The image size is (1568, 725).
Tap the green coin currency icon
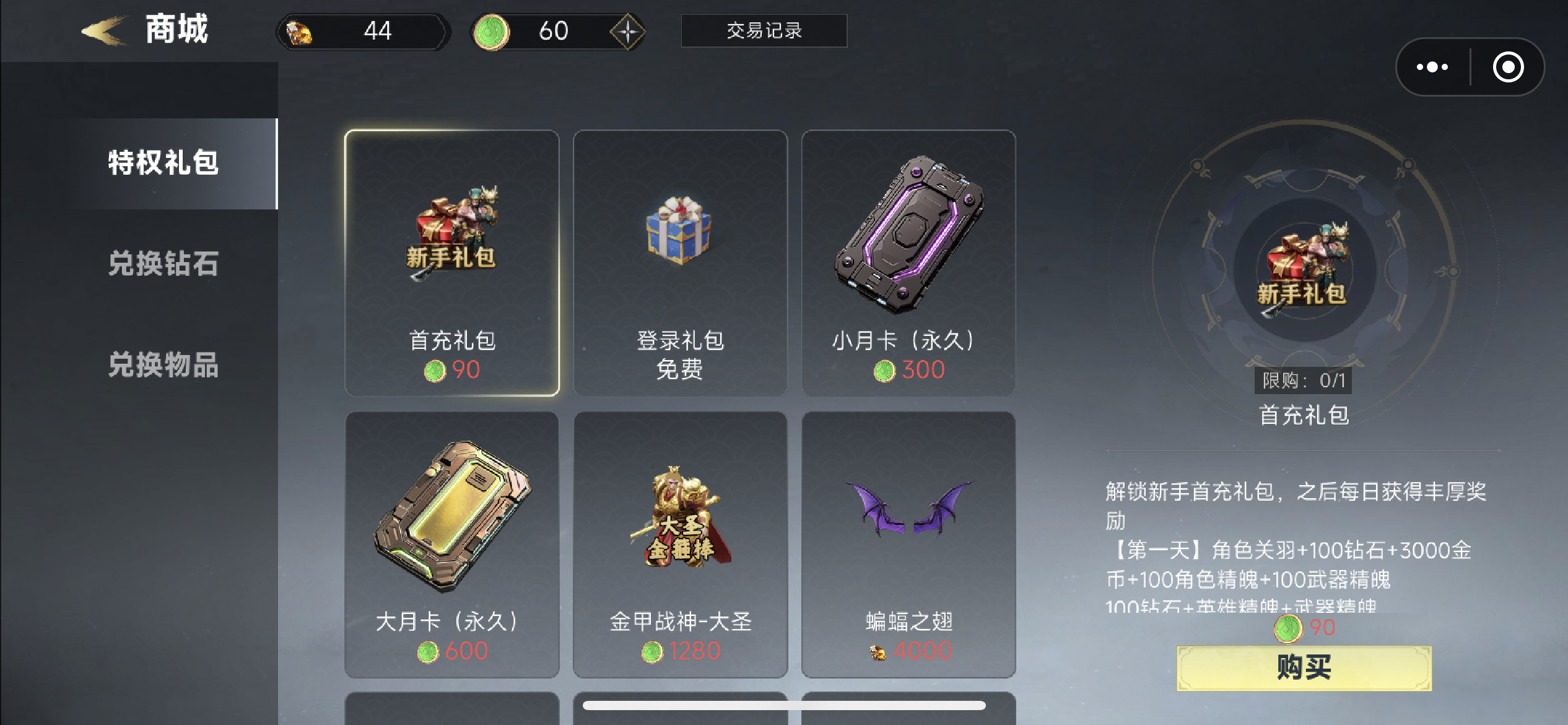coord(492,31)
